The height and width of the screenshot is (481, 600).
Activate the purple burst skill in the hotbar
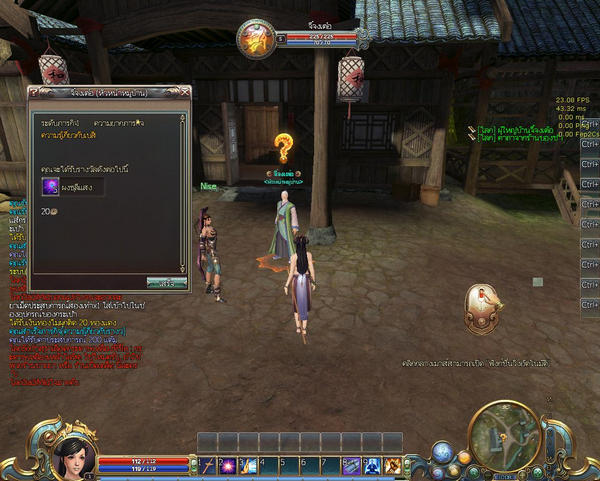click(227, 465)
